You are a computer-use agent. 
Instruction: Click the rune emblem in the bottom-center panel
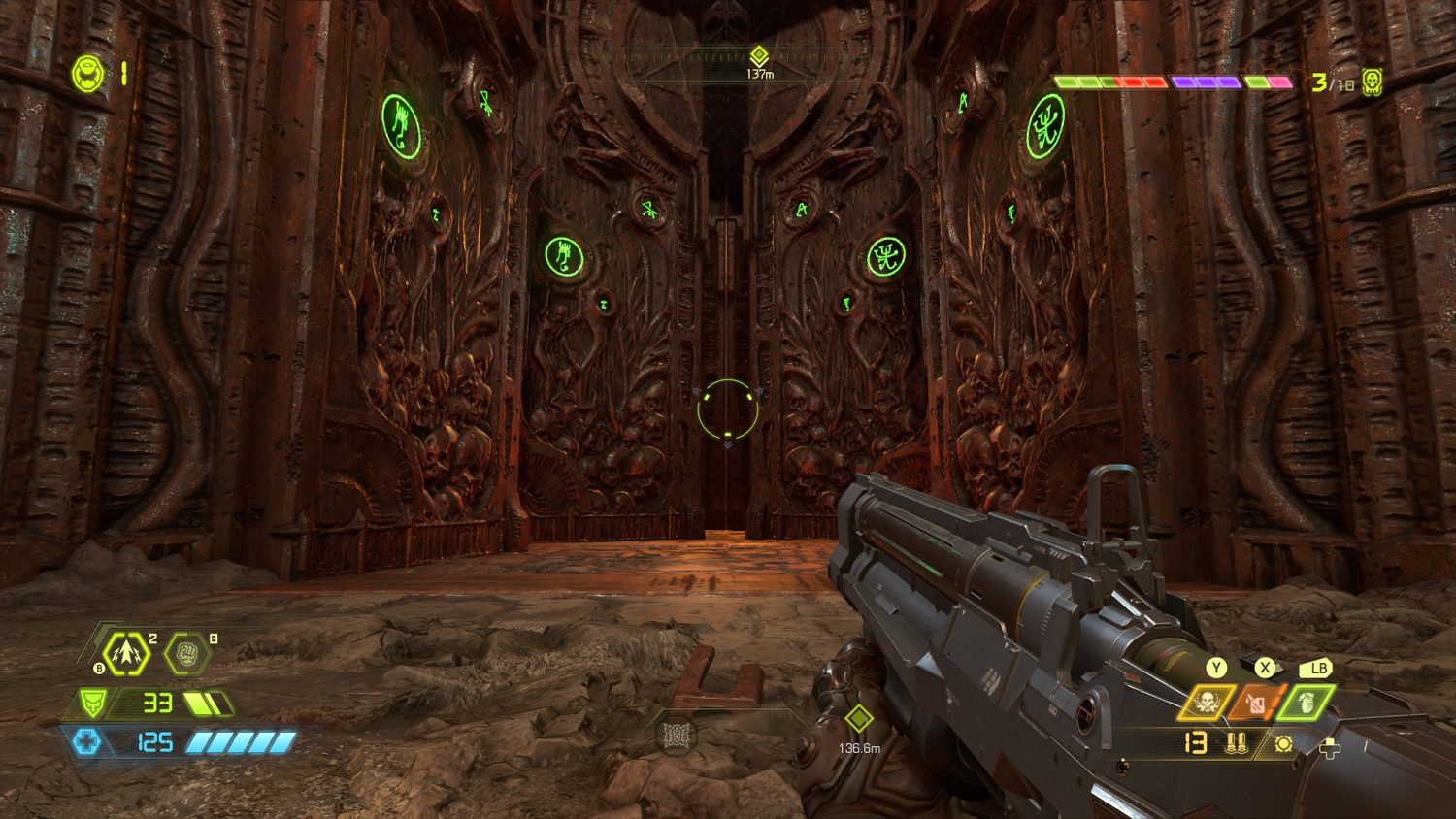coord(677,736)
